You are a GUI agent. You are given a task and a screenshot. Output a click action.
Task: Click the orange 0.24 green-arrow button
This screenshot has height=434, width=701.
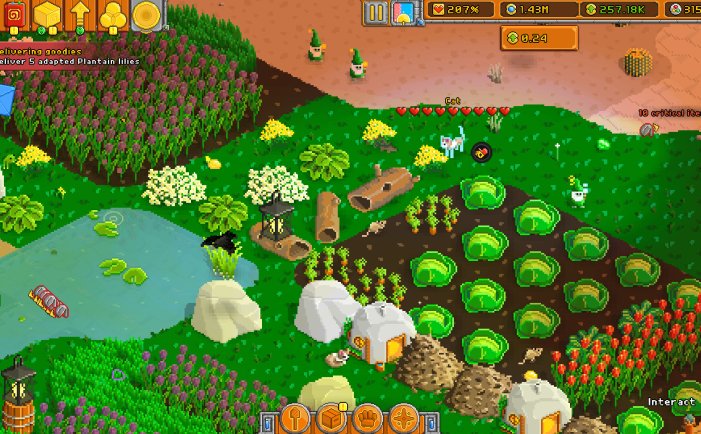coord(539,38)
